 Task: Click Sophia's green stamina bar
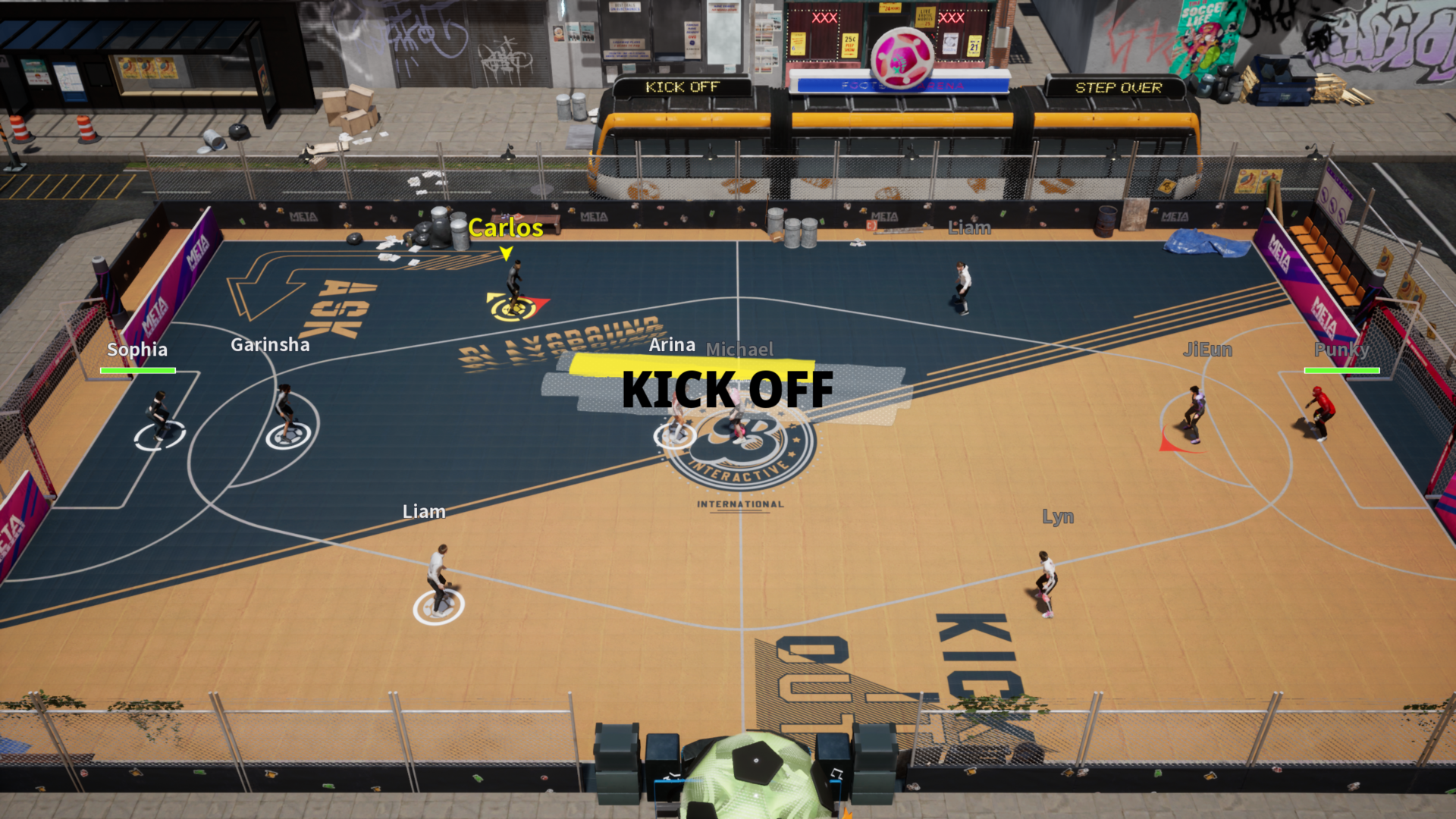[137, 370]
